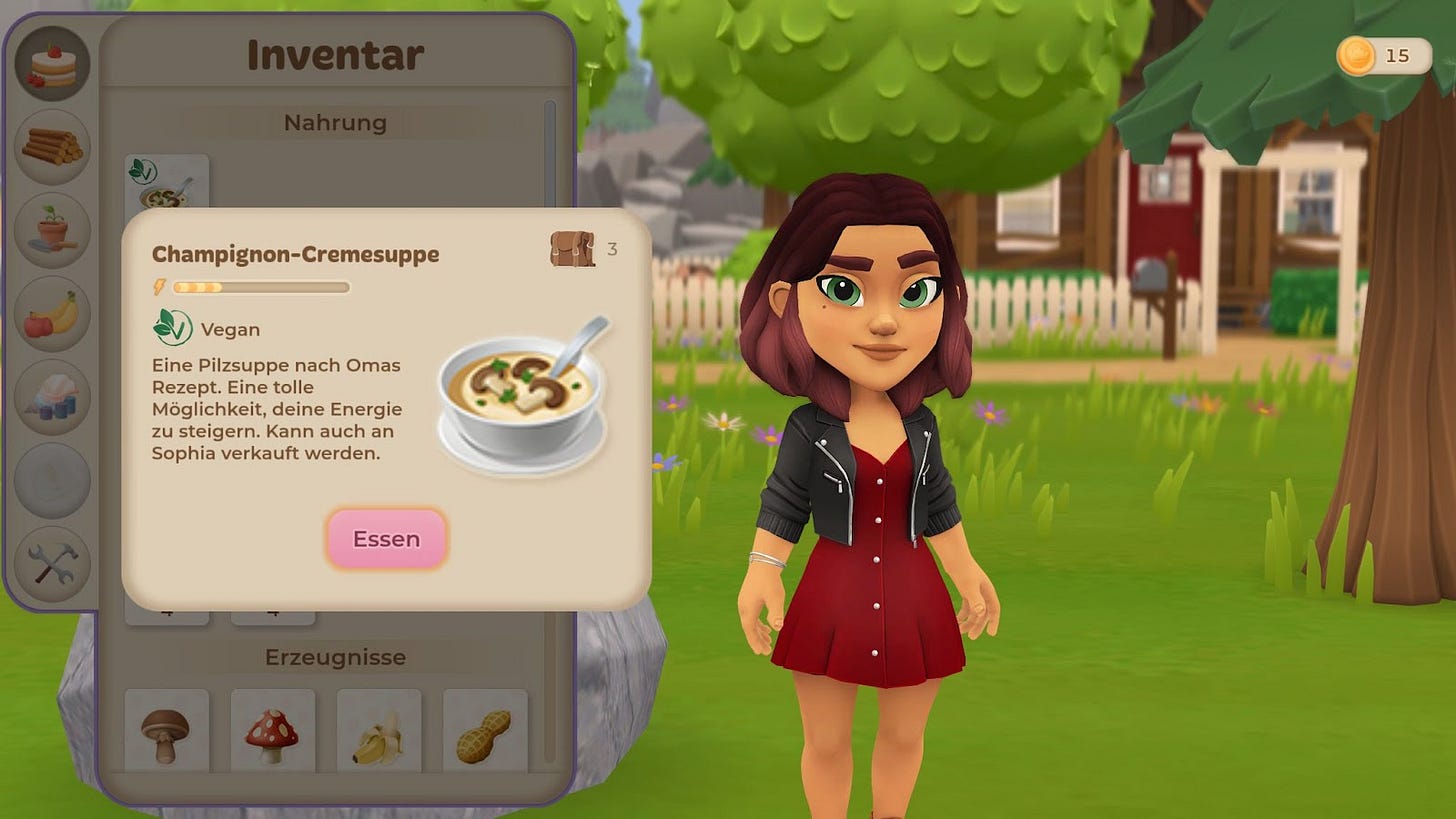Select the potted plant category tab
The image size is (1456, 819).
pyautogui.click(x=52, y=230)
